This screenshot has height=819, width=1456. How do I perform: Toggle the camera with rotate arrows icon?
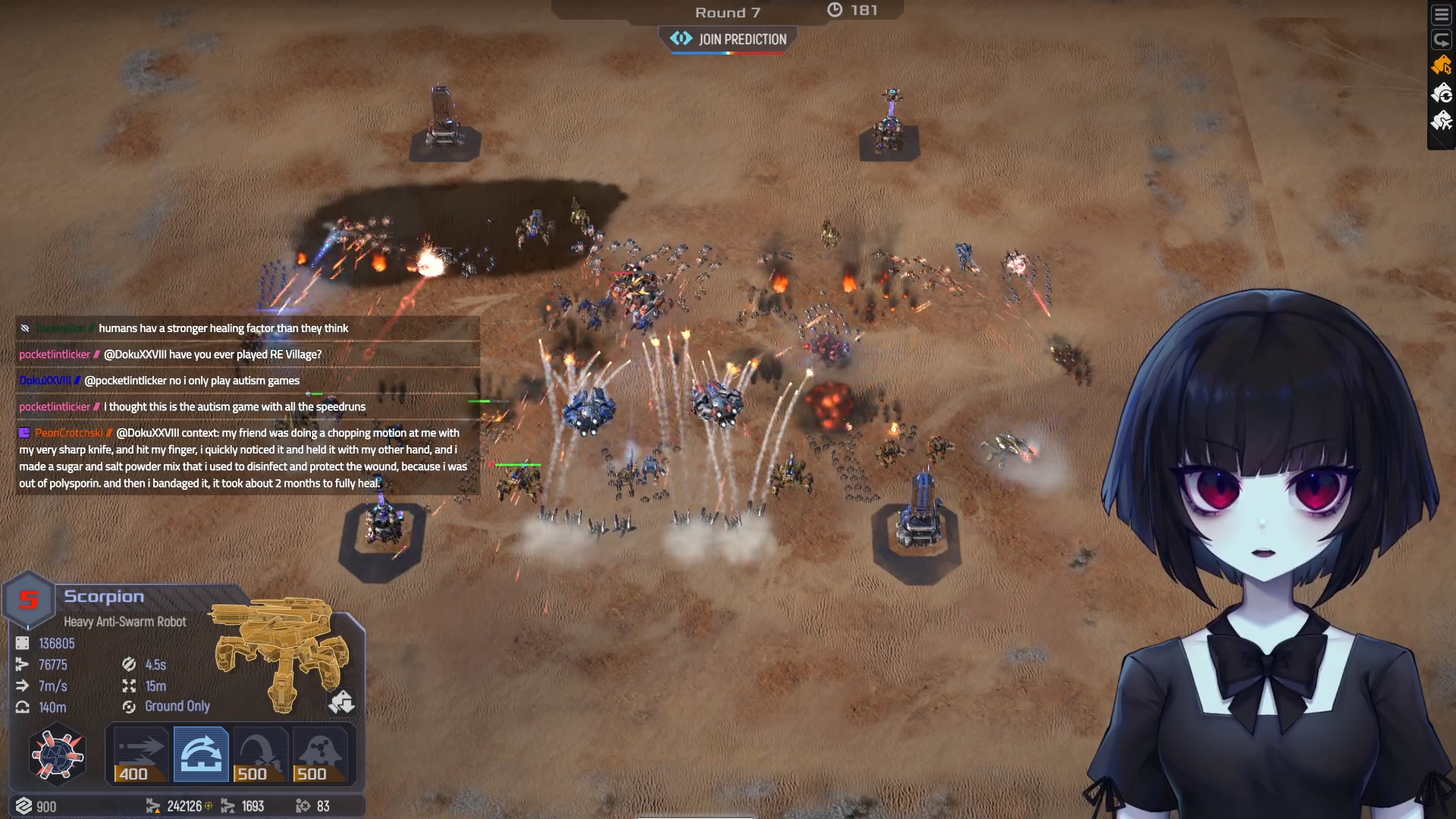pyautogui.click(x=1441, y=93)
